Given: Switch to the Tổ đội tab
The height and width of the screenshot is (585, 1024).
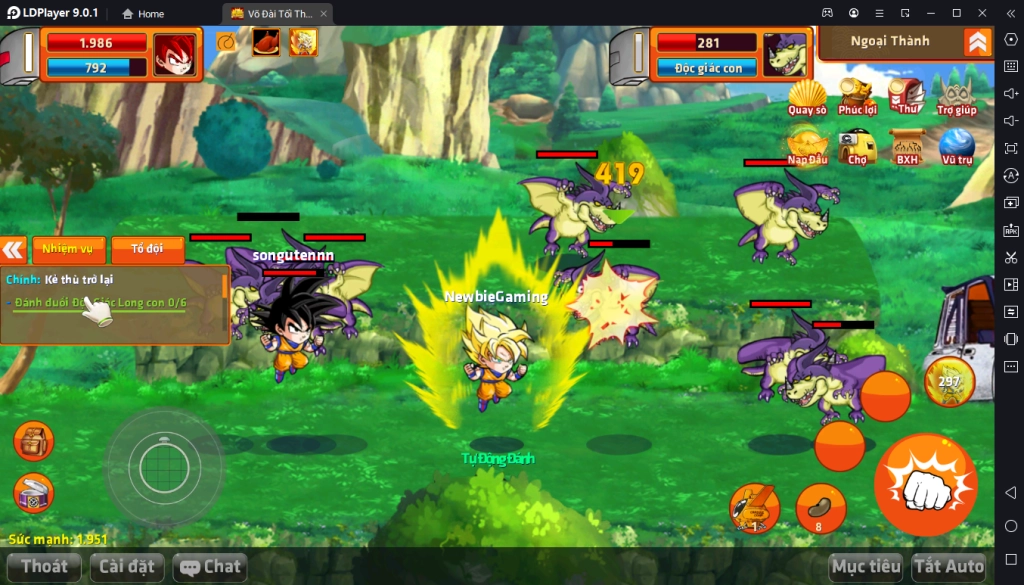Looking at the screenshot, I should pos(147,249).
